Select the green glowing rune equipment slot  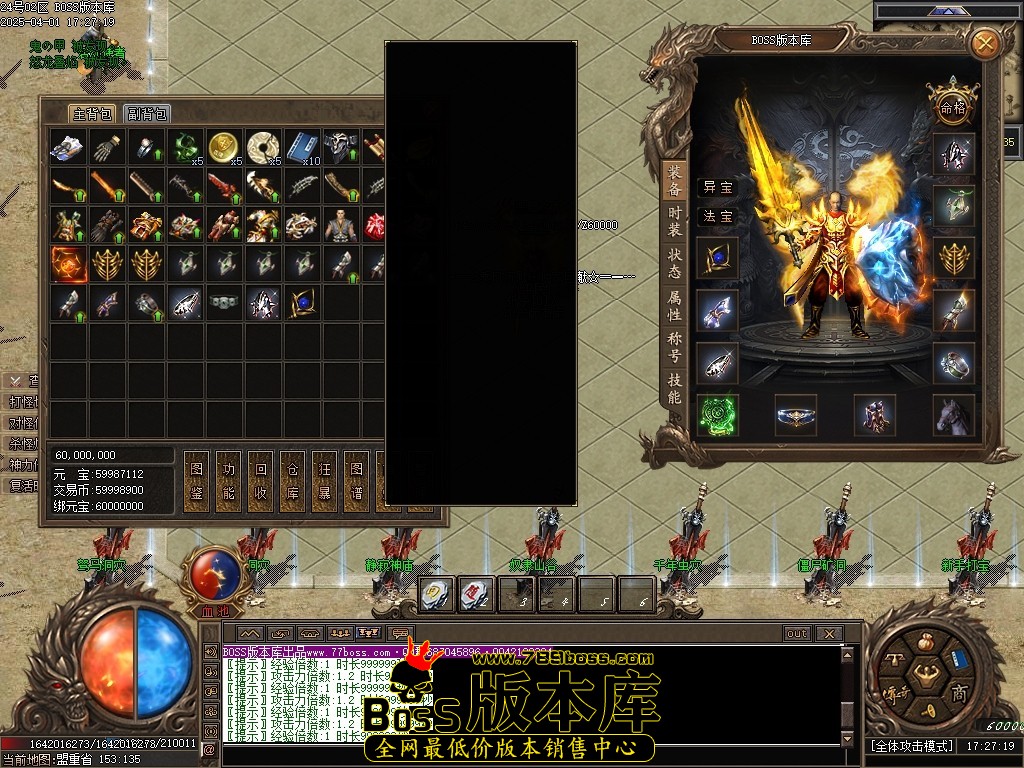tap(717, 416)
